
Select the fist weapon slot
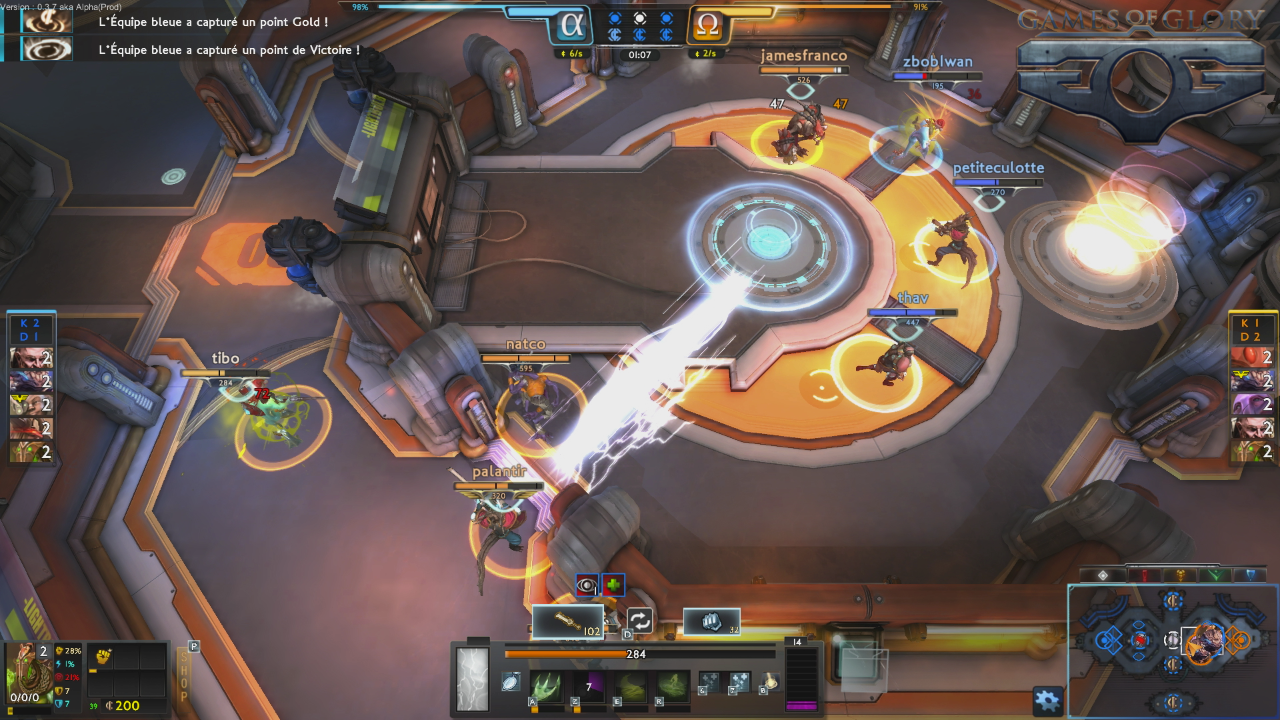click(711, 621)
